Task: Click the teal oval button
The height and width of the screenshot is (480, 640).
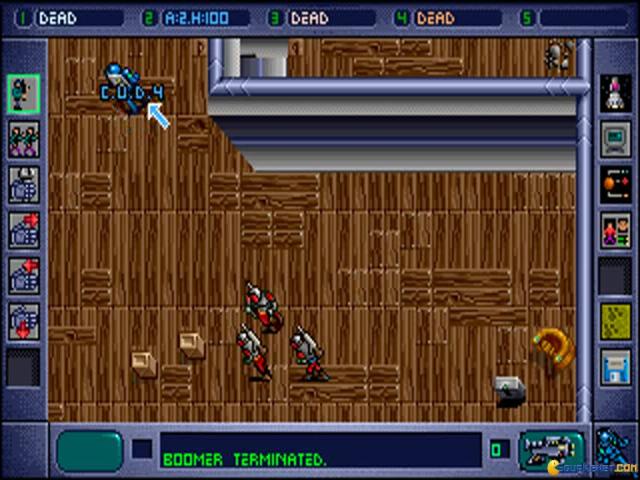Action: pos(90,451)
